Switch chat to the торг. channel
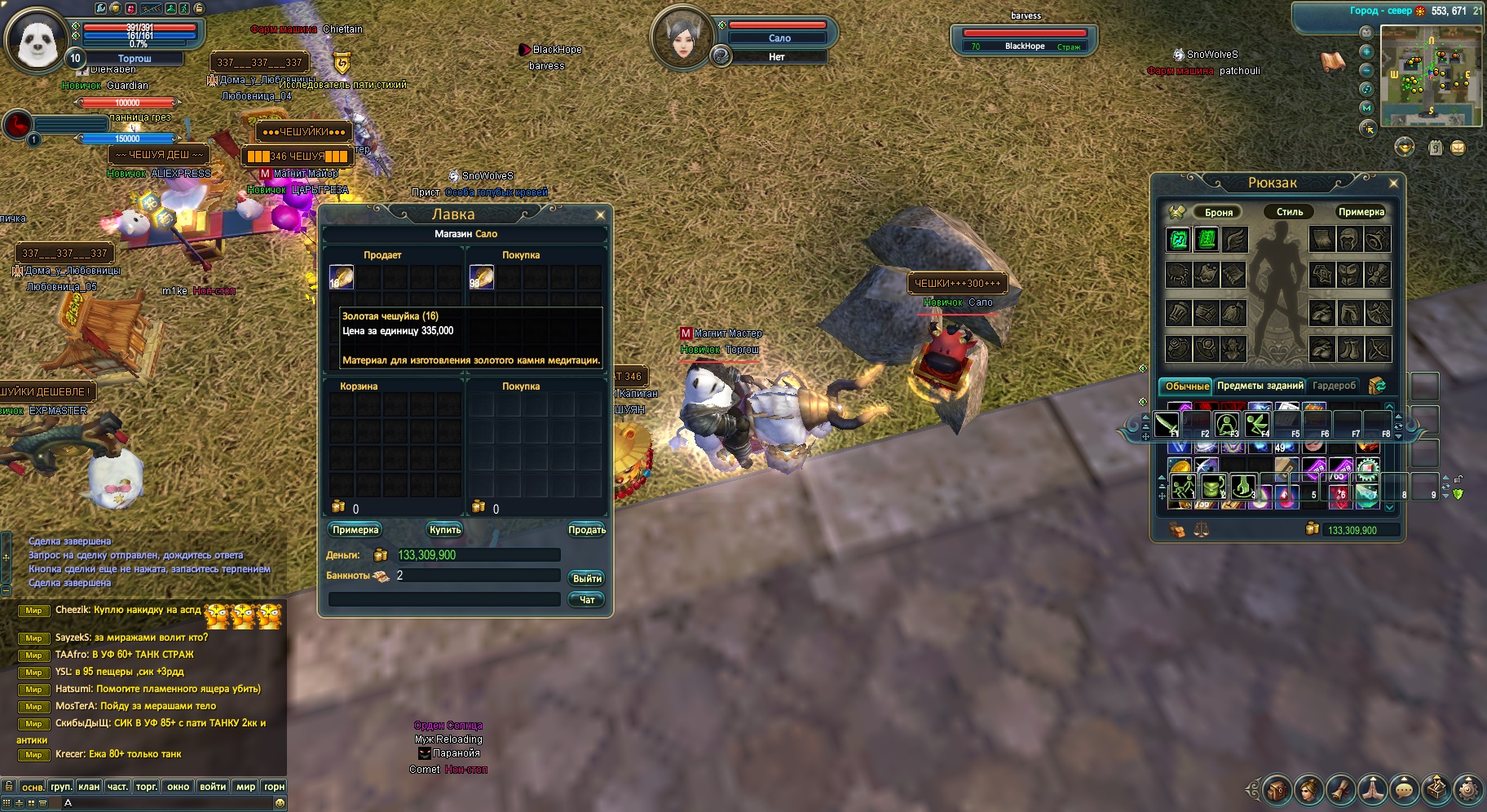The width and height of the screenshot is (1487, 812). coord(147,787)
